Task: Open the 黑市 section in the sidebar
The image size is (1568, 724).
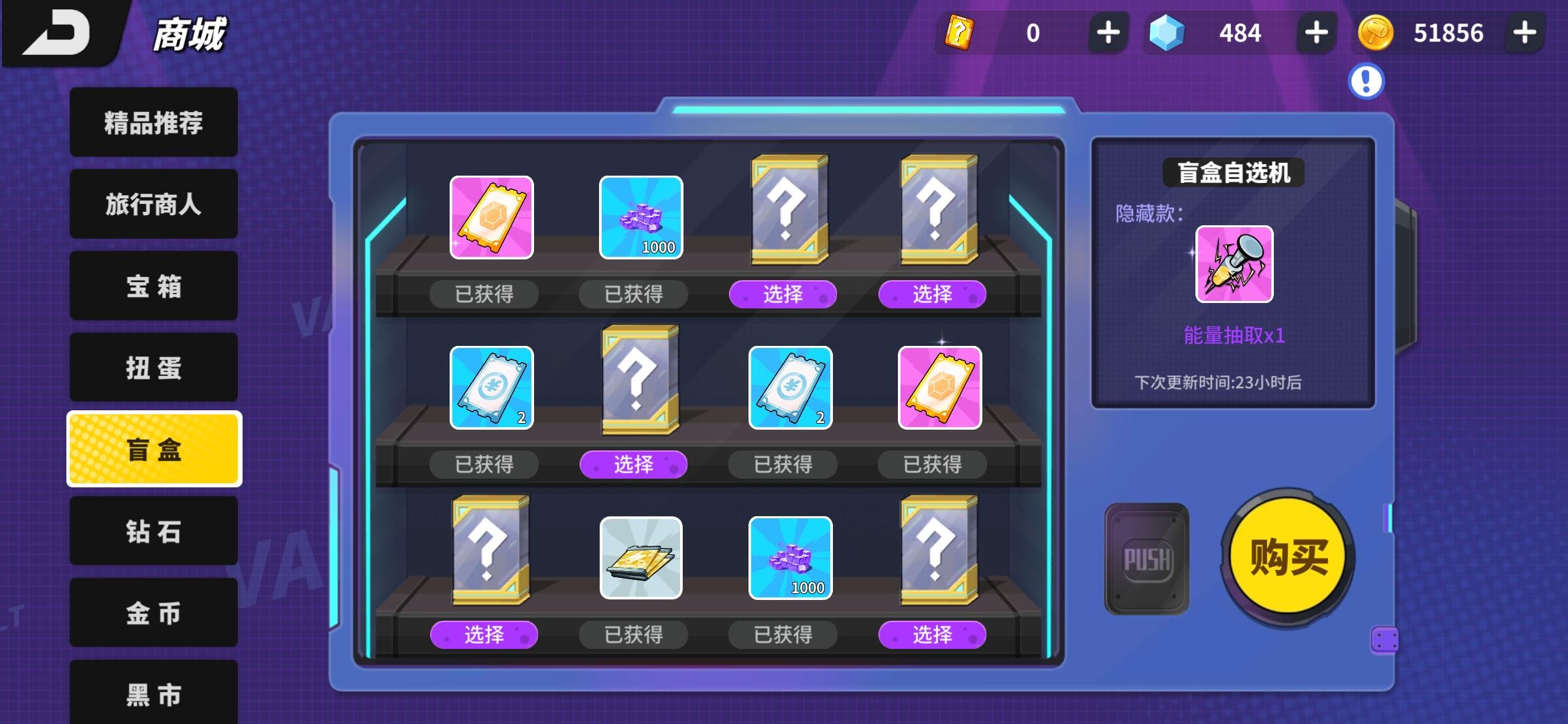Action: [153, 695]
